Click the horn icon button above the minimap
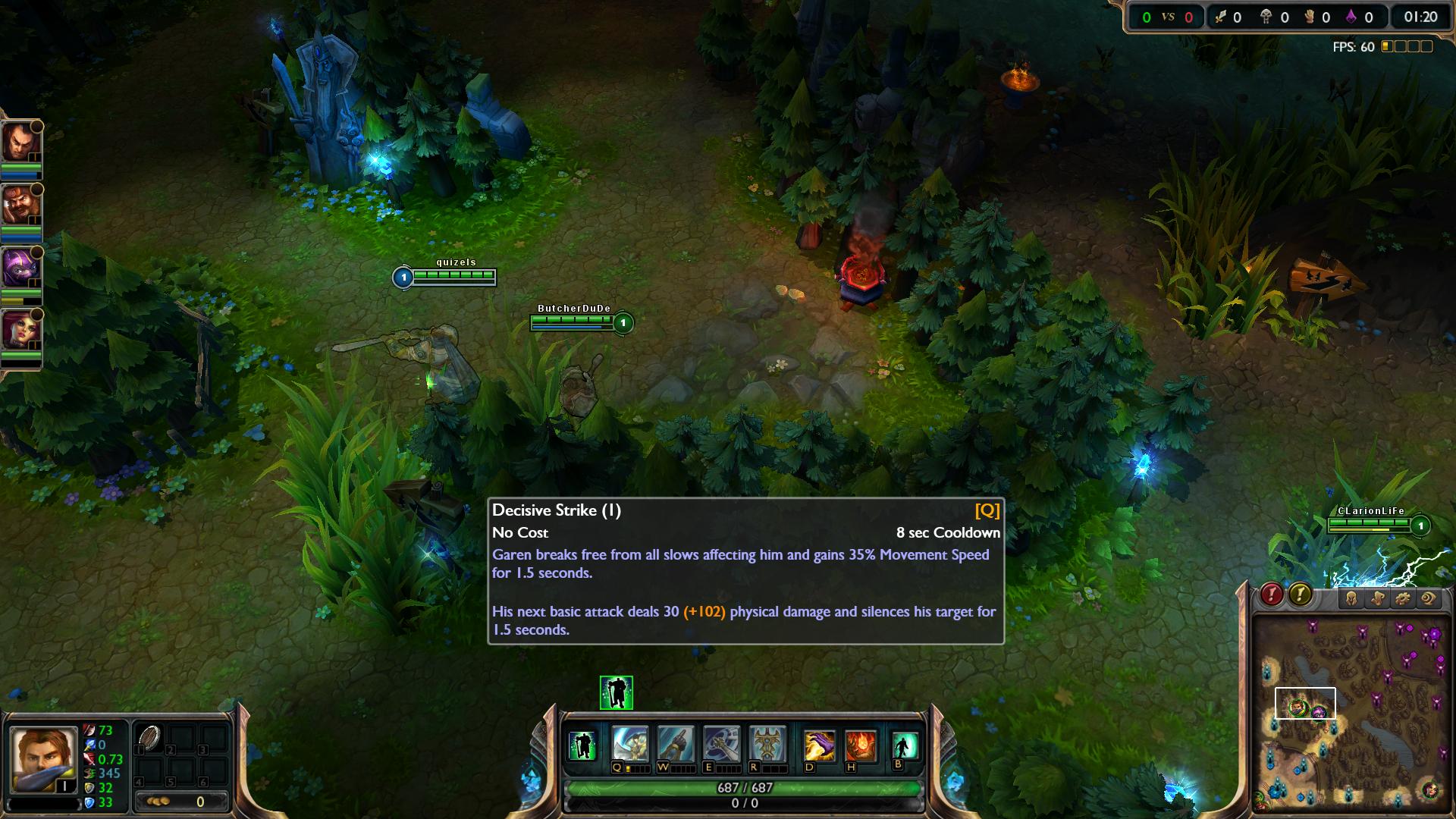This screenshot has height=819, width=1456. 1377,598
